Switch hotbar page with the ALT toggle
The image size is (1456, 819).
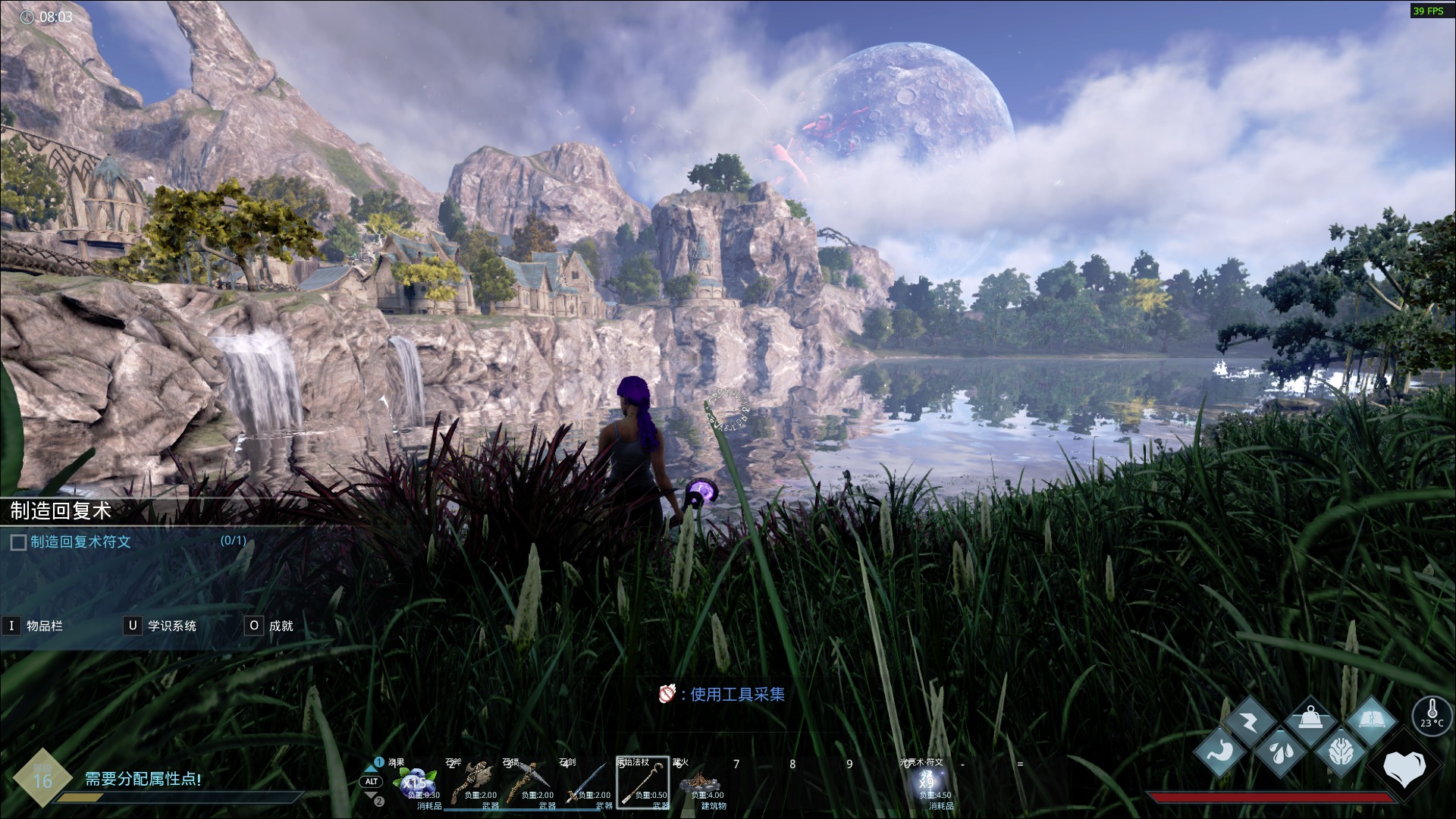(x=372, y=781)
